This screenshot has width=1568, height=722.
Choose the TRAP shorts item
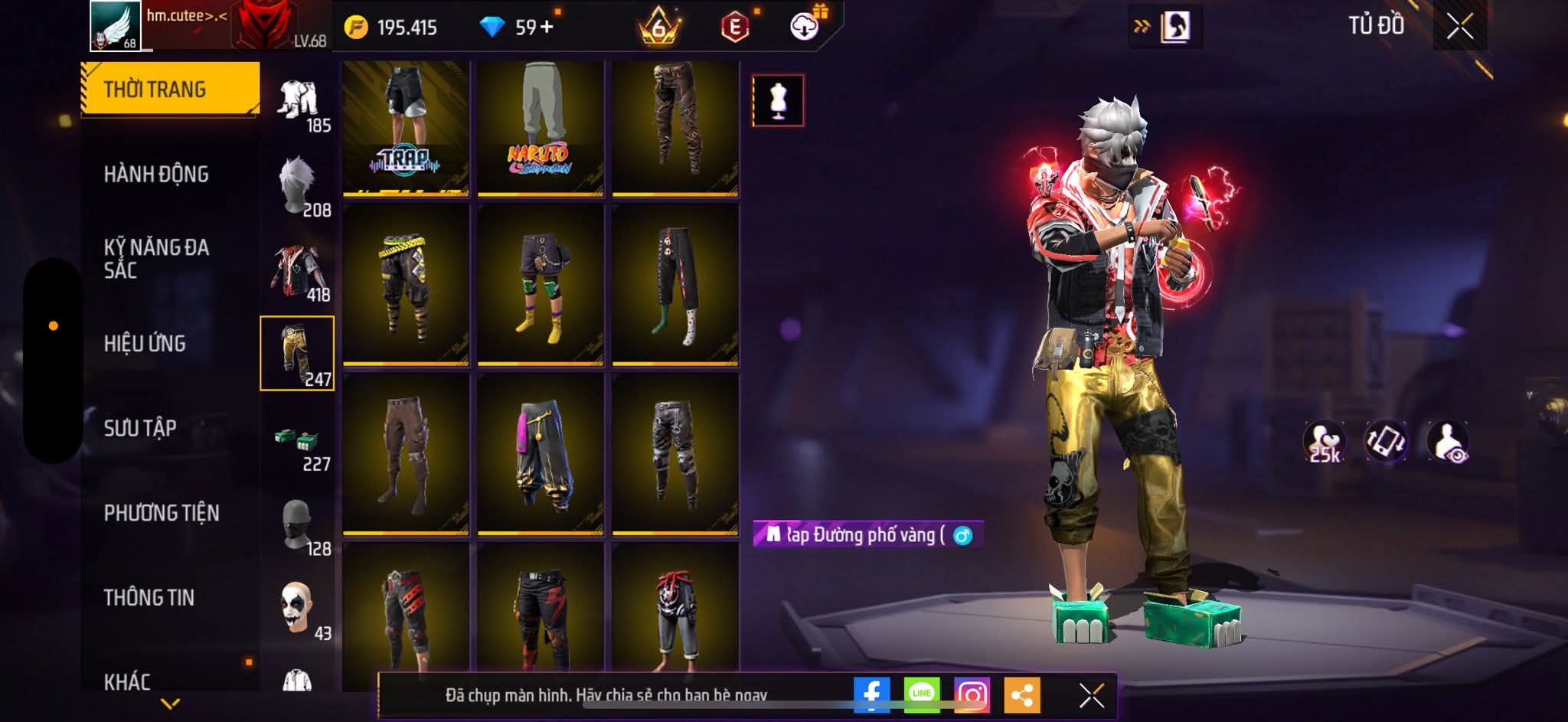click(406, 129)
